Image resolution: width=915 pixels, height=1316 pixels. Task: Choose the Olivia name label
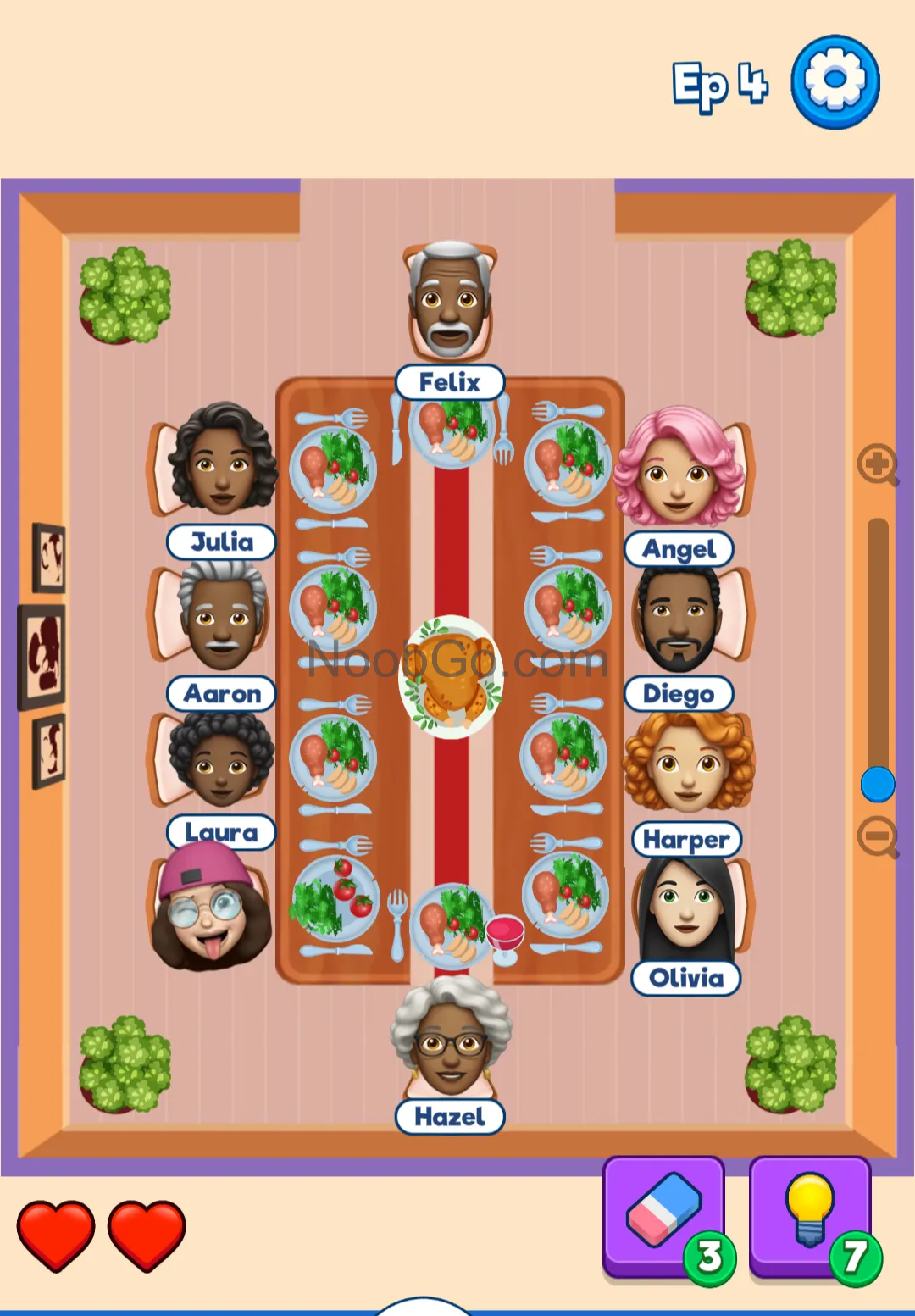click(x=686, y=978)
